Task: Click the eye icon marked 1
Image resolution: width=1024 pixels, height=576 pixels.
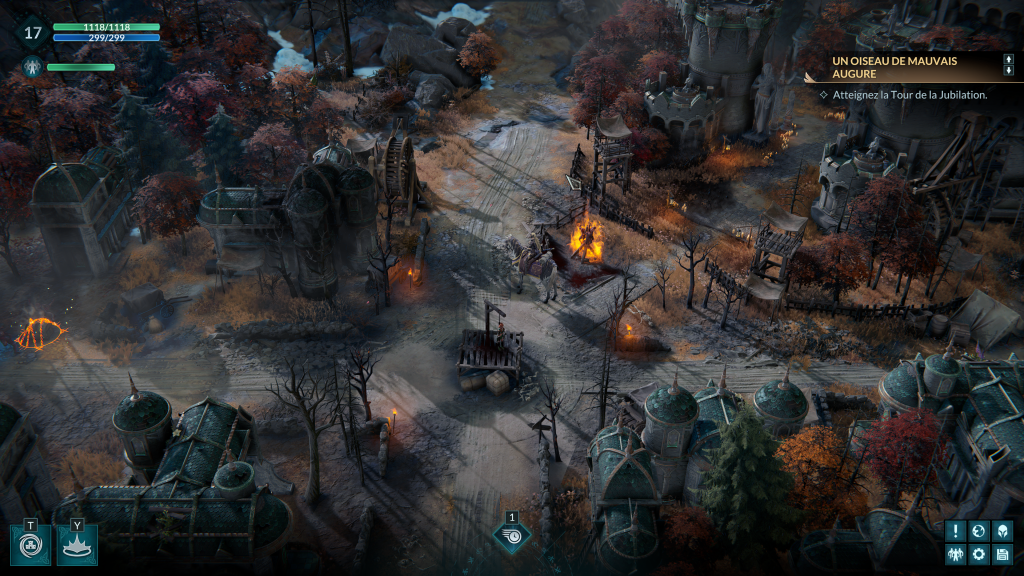Action: [512, 537]
